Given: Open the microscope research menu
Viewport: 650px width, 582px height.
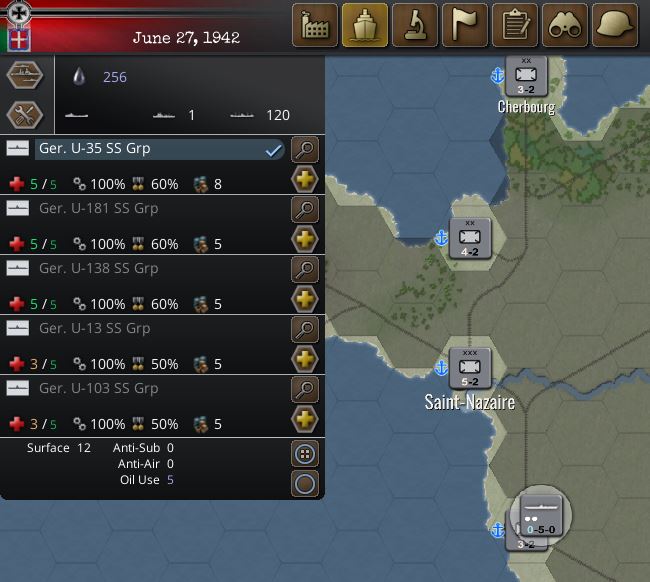Looking at the screenshot, I should coord(415,24).
